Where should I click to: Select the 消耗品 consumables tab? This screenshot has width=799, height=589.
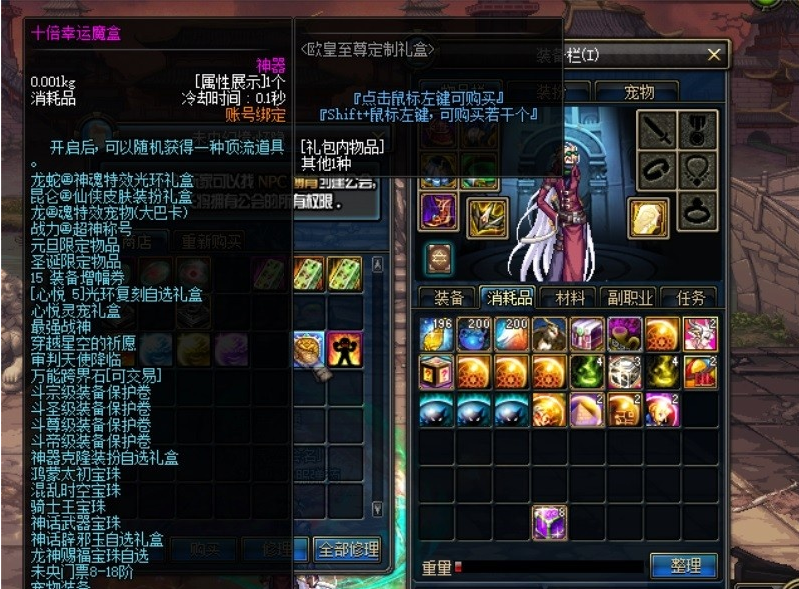(x=509, y=298)
